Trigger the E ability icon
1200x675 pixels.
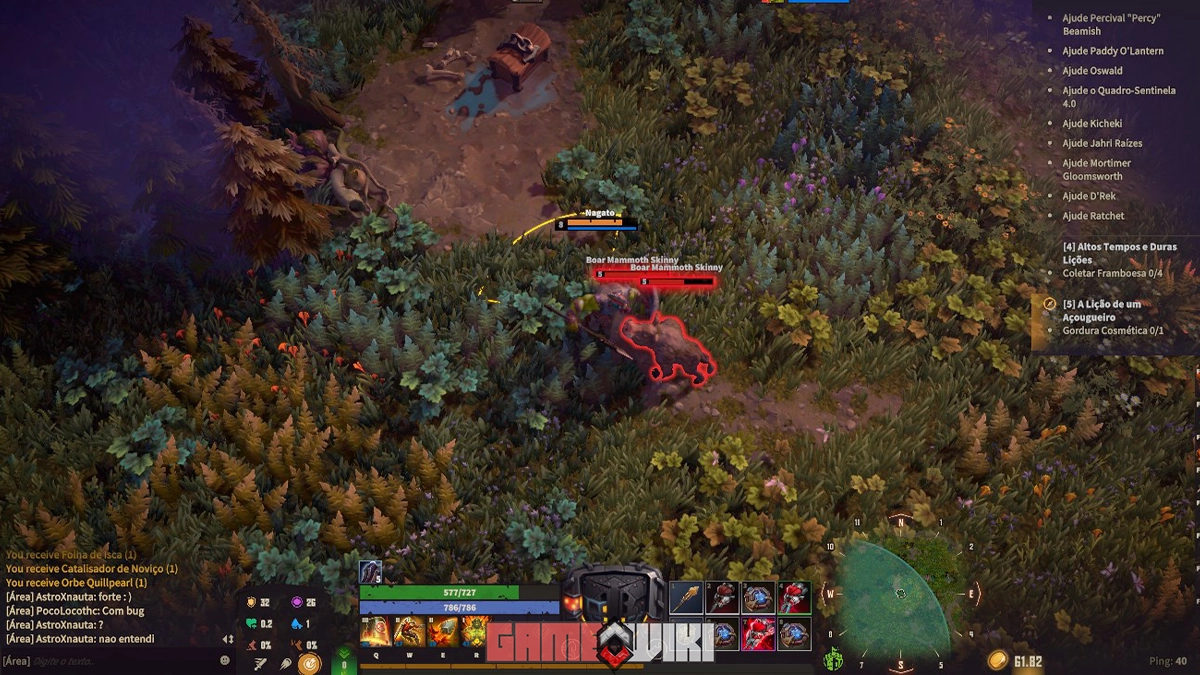pyautogui.click(x=442, y=631)
